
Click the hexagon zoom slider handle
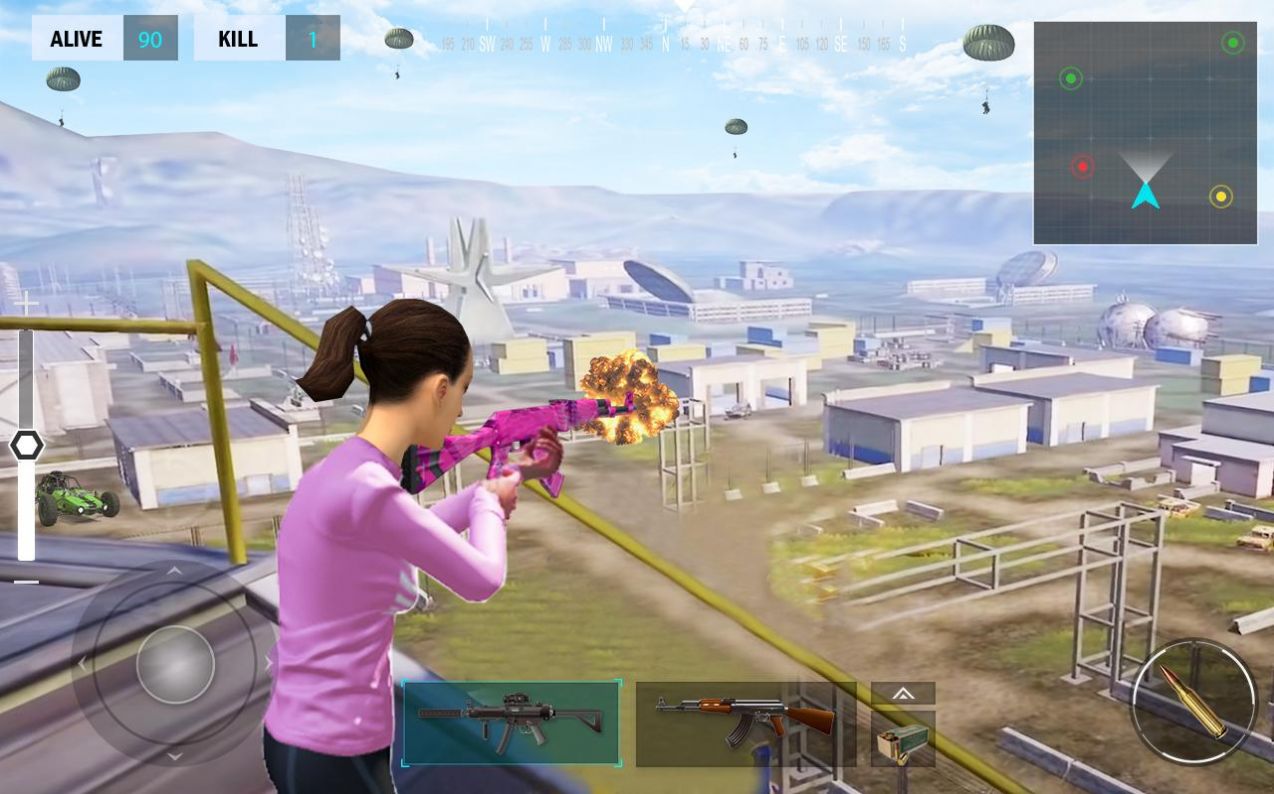point(26,446)
